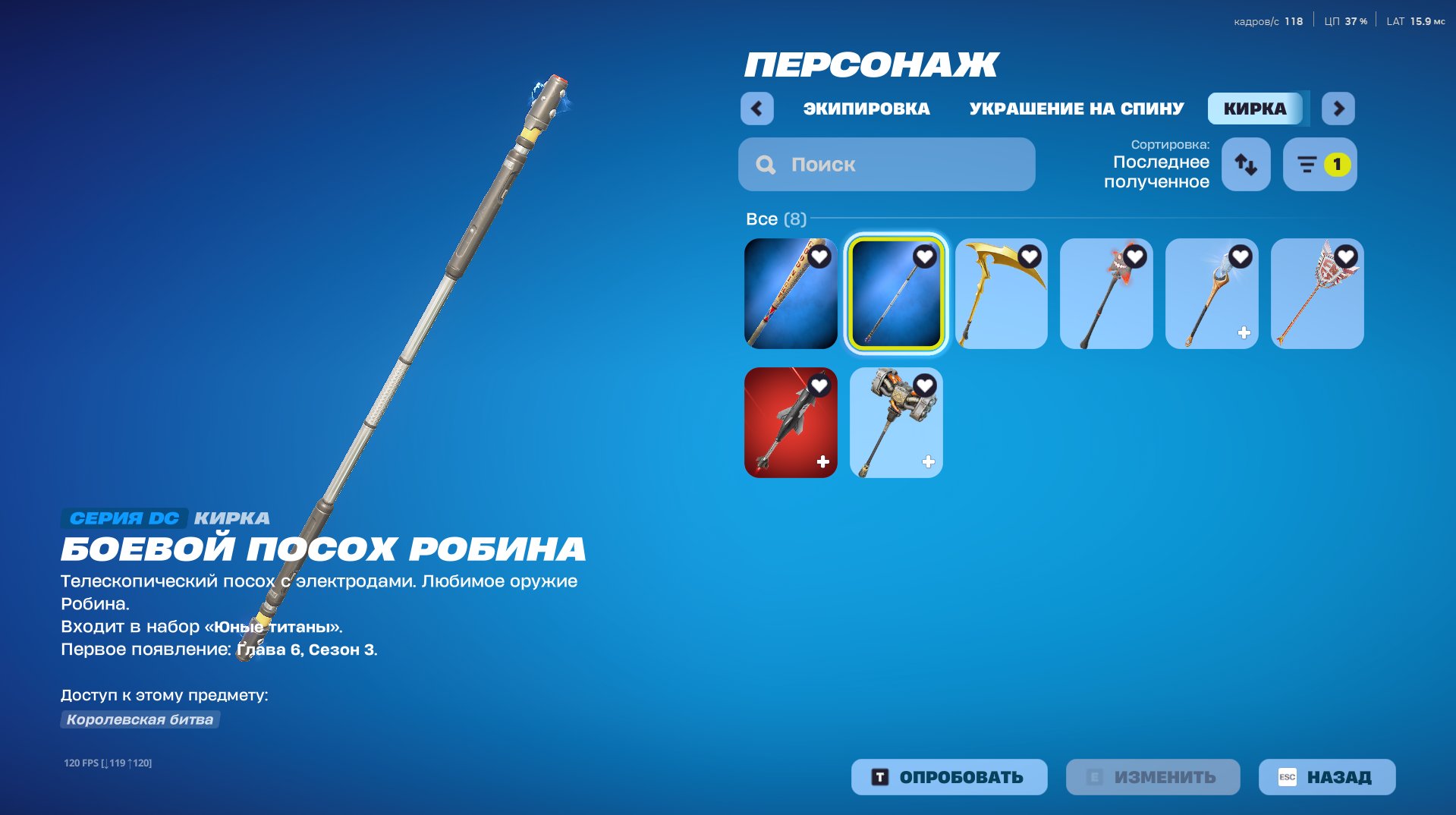Toggle favorite heart on the golden scythe

[x=1029, y=258]
